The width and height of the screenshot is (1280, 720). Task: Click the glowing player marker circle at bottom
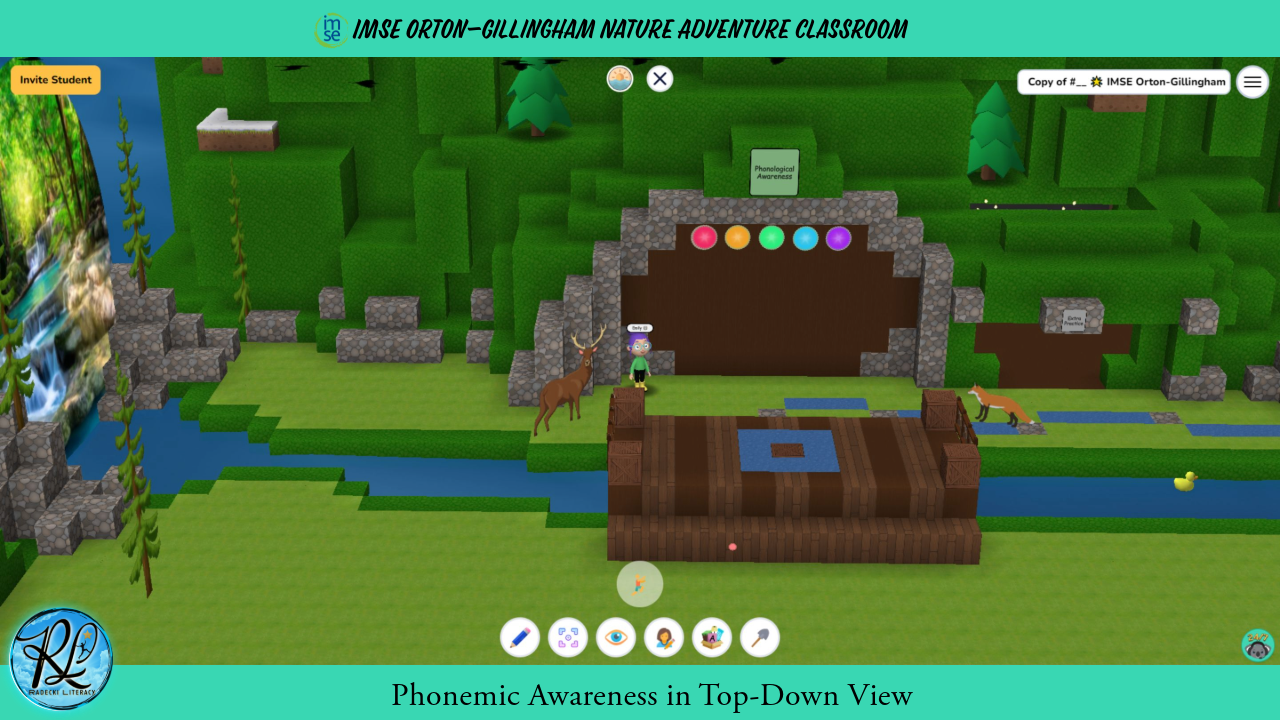640,584
